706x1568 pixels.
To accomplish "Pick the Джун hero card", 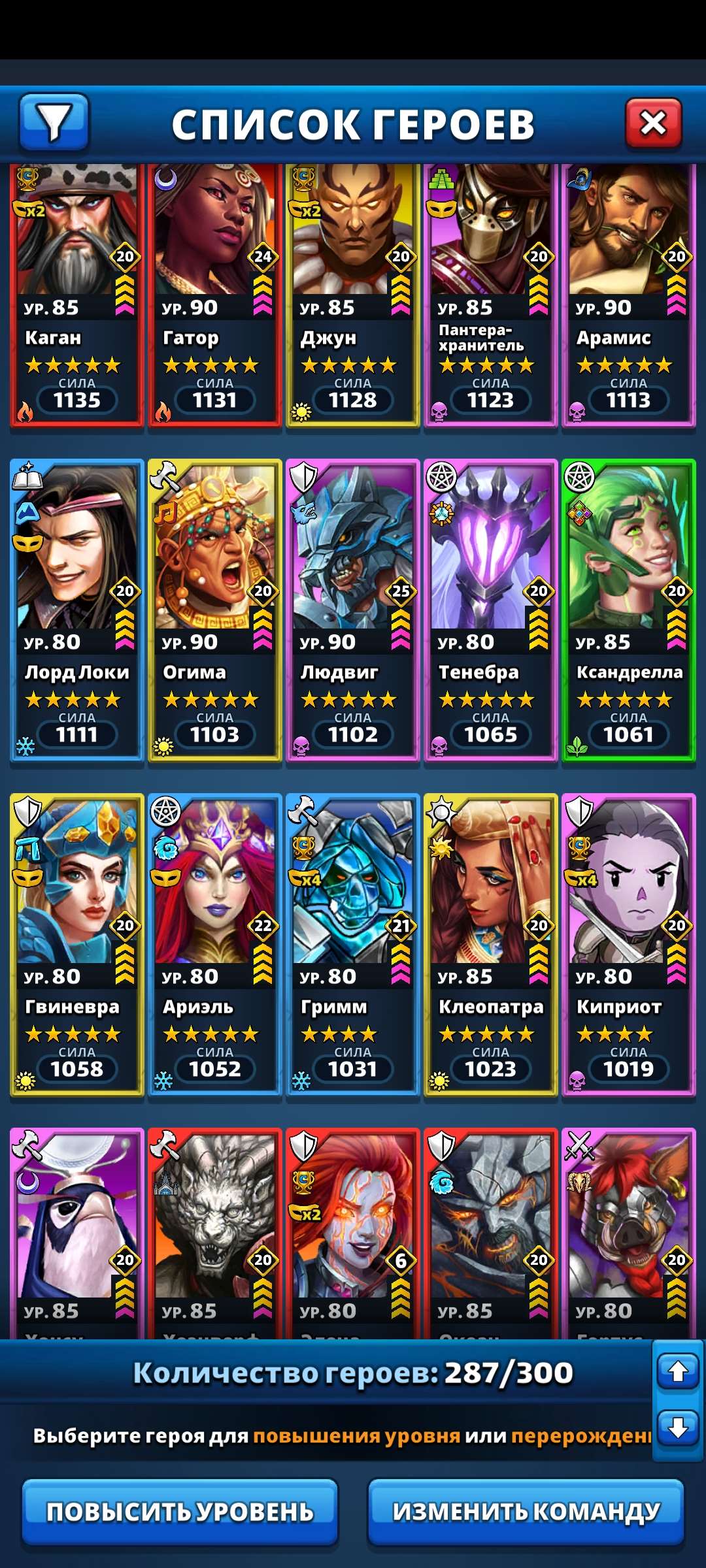I will [x=353, y=294].
